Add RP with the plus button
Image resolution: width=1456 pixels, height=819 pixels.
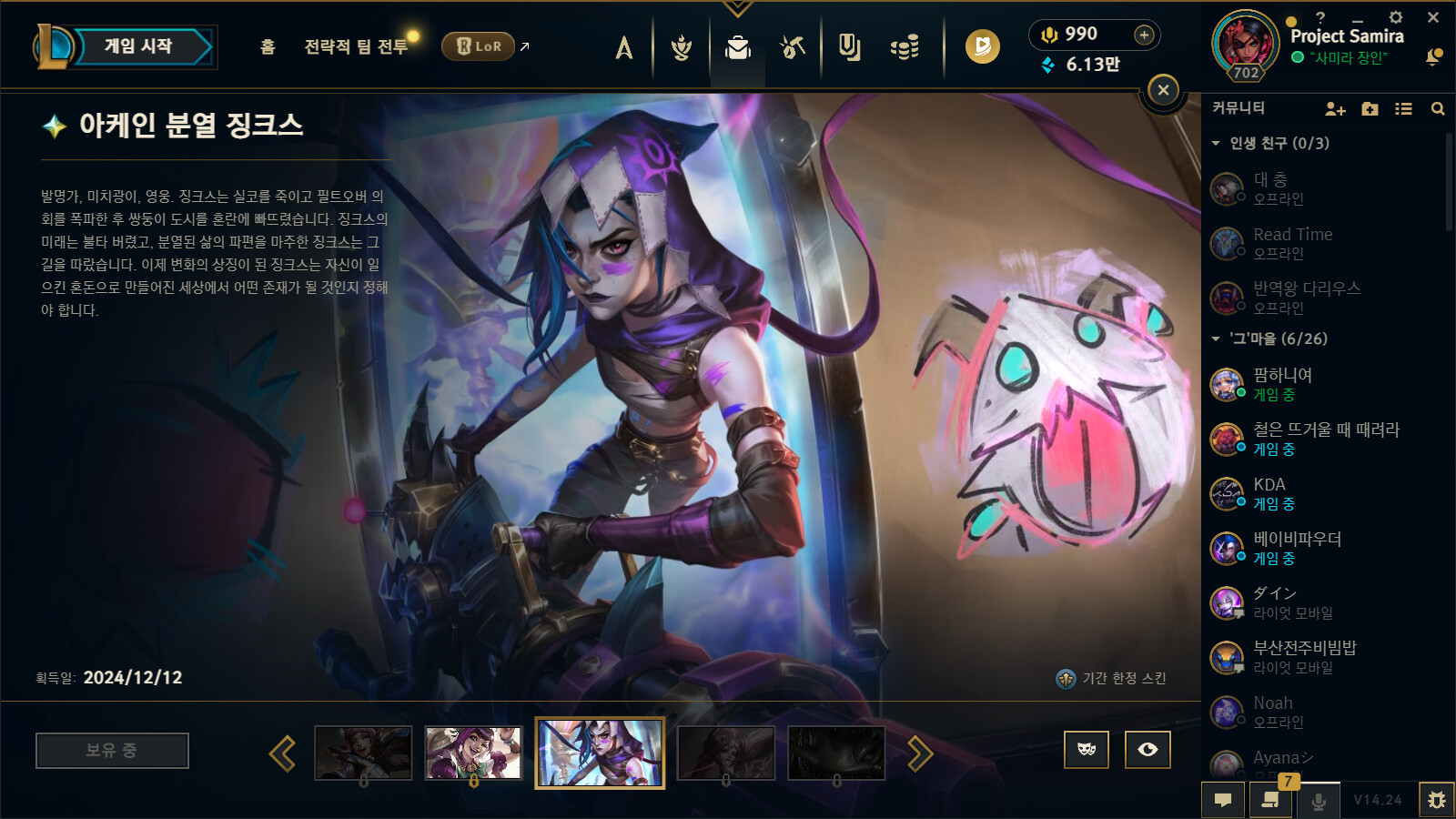coord(1144,35)
